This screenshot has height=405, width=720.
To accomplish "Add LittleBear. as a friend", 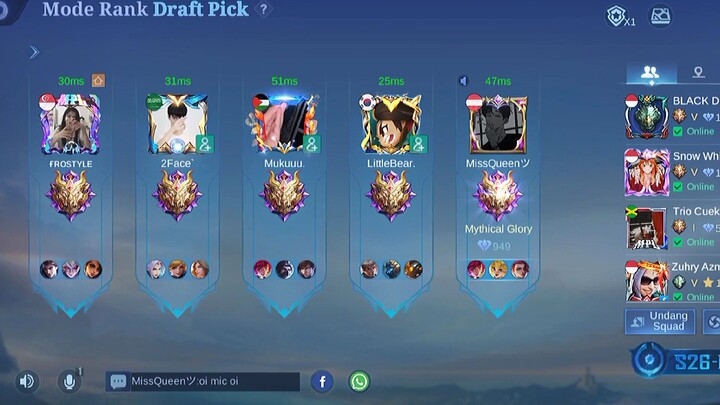I will [417, 145].
